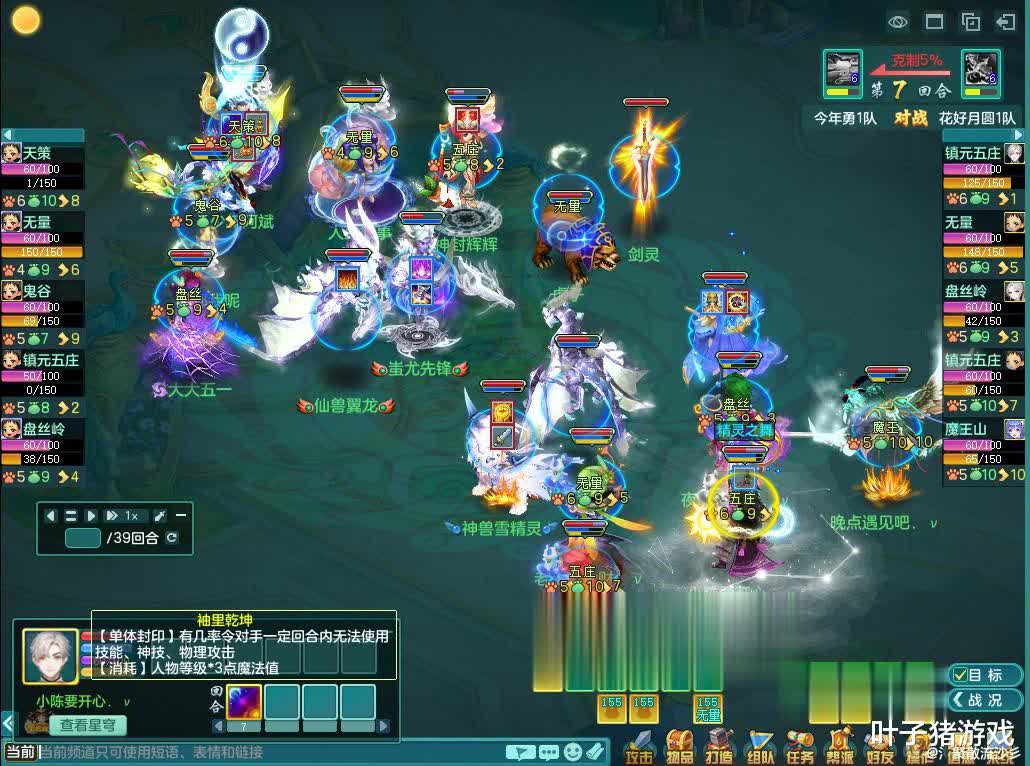
Task: Open the 组队 team menu
Action: pos(760,745)
